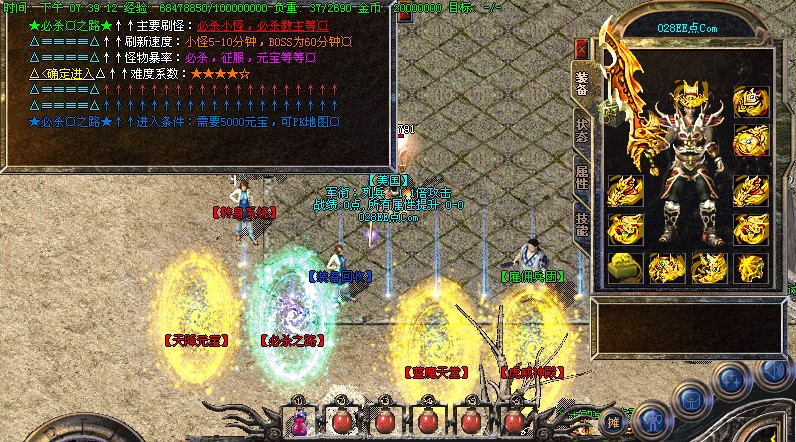The width and height of the screenshot is (796, 442).
Task: Select the green jade seal item slot
Action: click(624, 267)
